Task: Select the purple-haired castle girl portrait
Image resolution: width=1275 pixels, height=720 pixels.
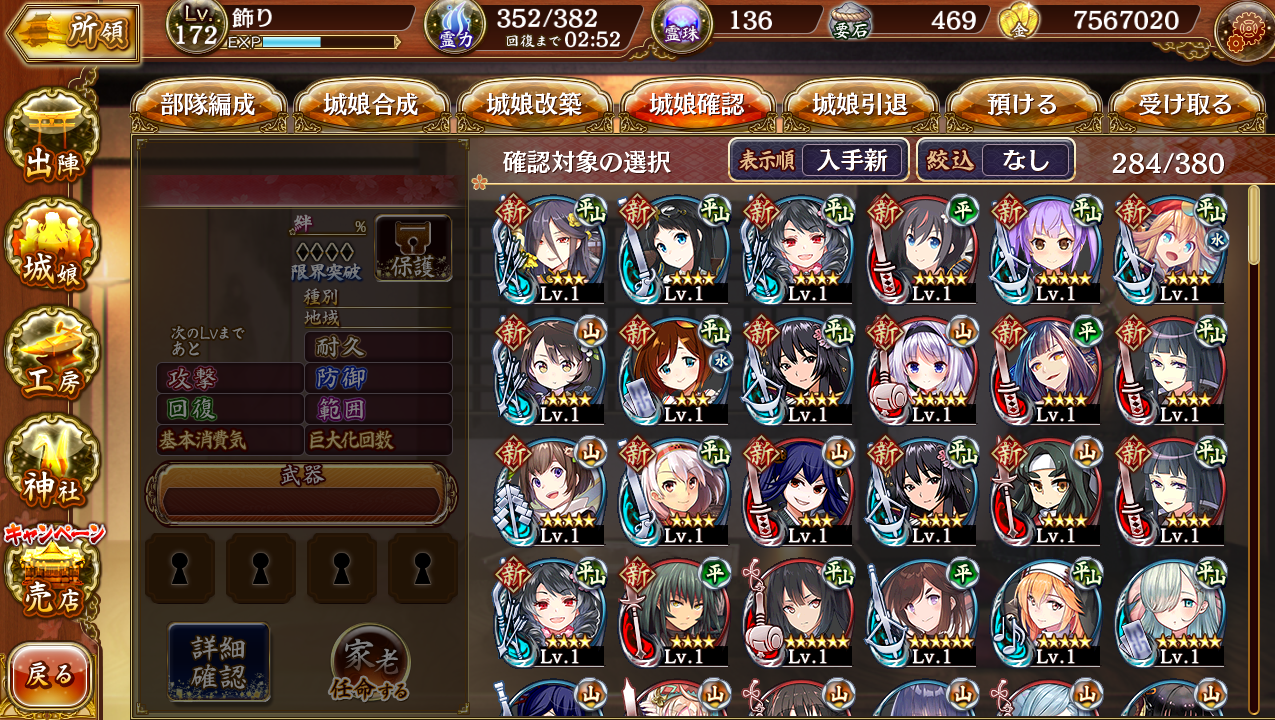Action: pos(1046,249)
